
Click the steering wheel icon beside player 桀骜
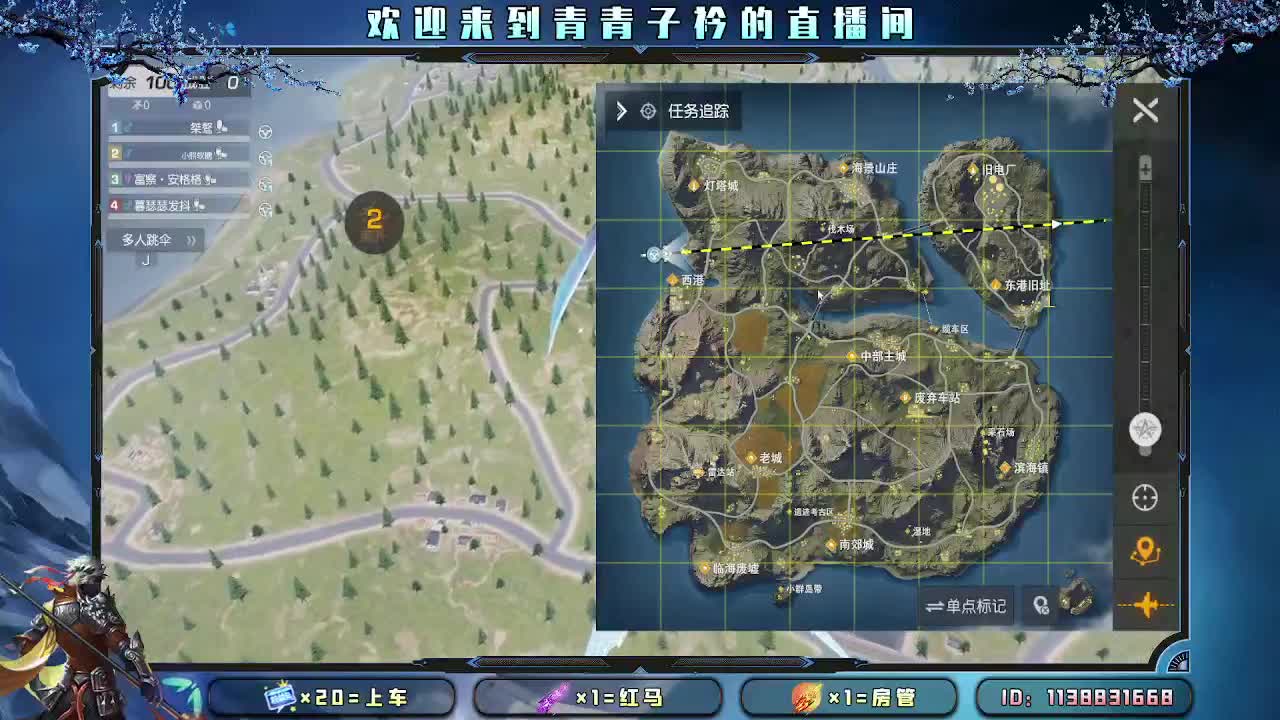(x=264, y=130)
